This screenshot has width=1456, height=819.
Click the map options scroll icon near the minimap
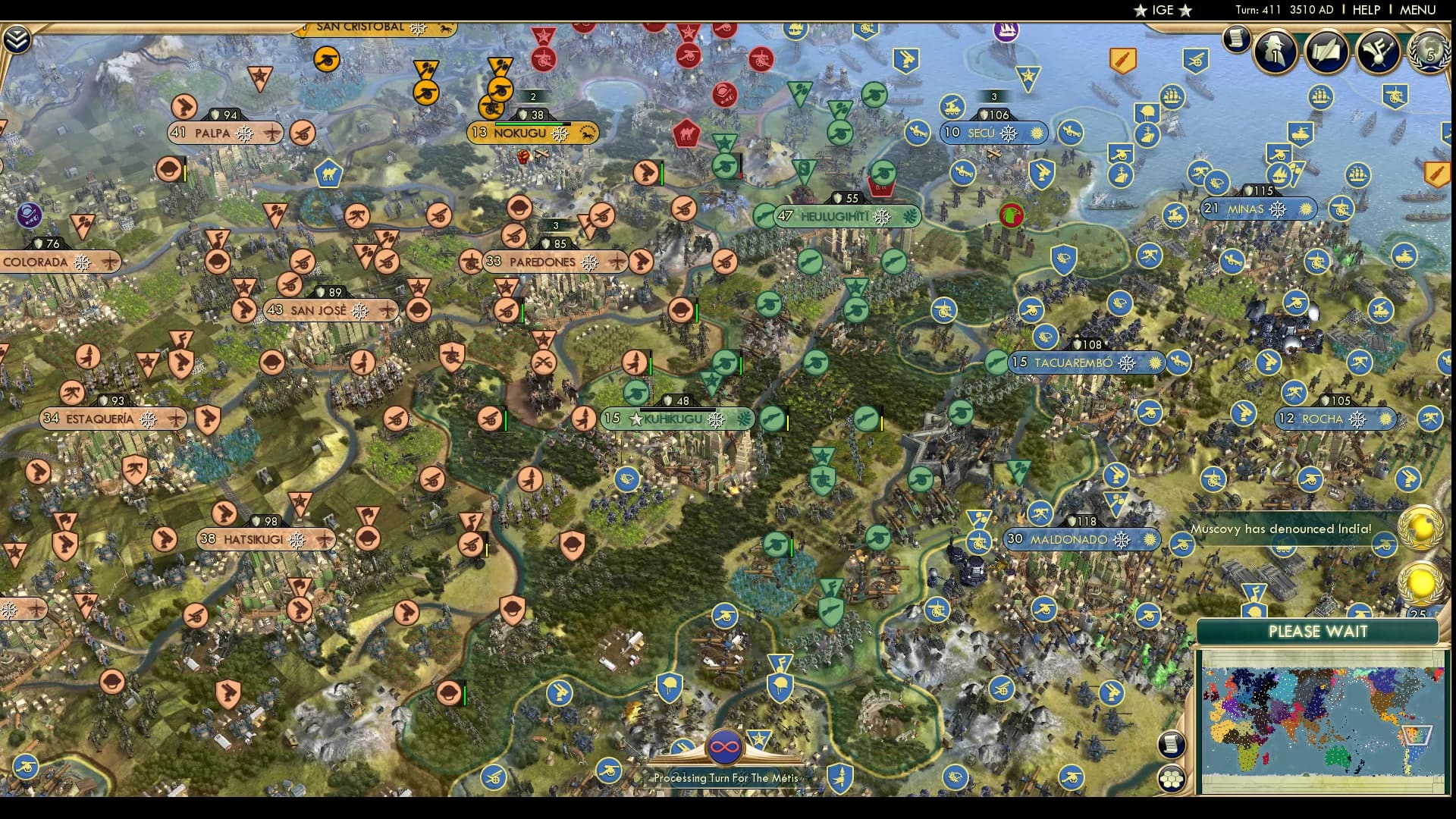[x=1172, y=745]
